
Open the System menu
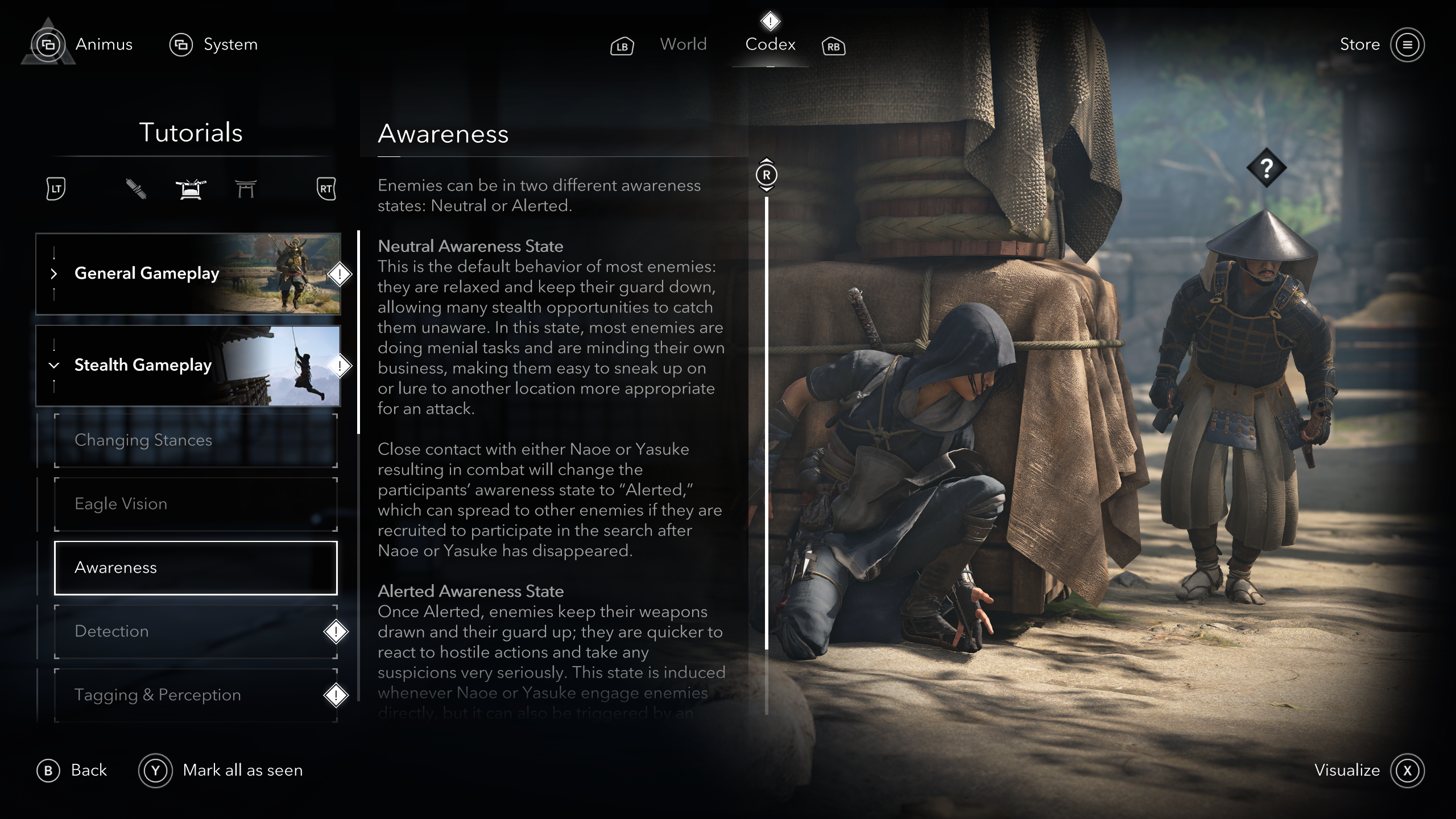(230, 44)
